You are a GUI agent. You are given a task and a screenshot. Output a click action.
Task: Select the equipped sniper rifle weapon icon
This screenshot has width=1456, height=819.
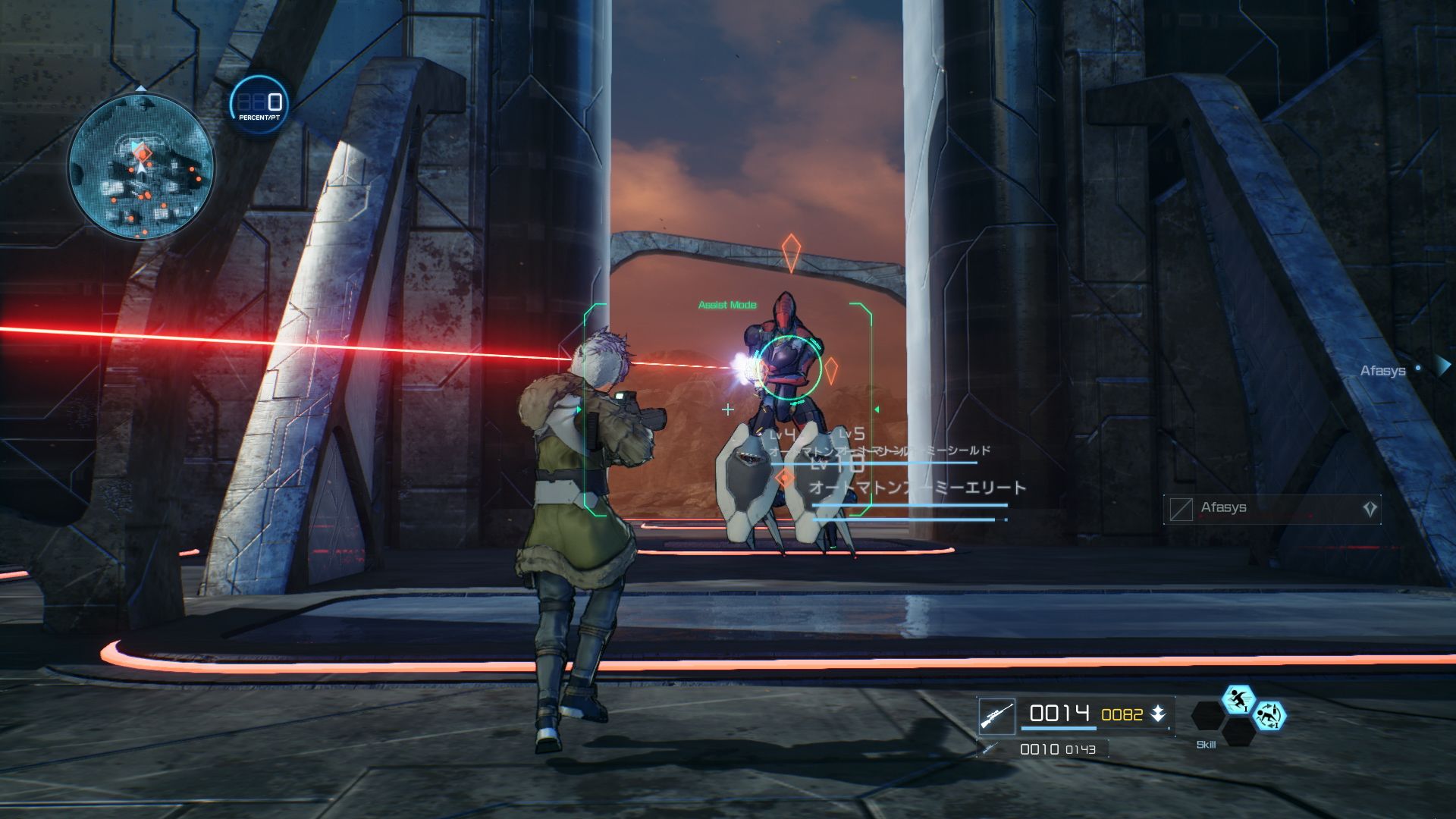point(996,716)
